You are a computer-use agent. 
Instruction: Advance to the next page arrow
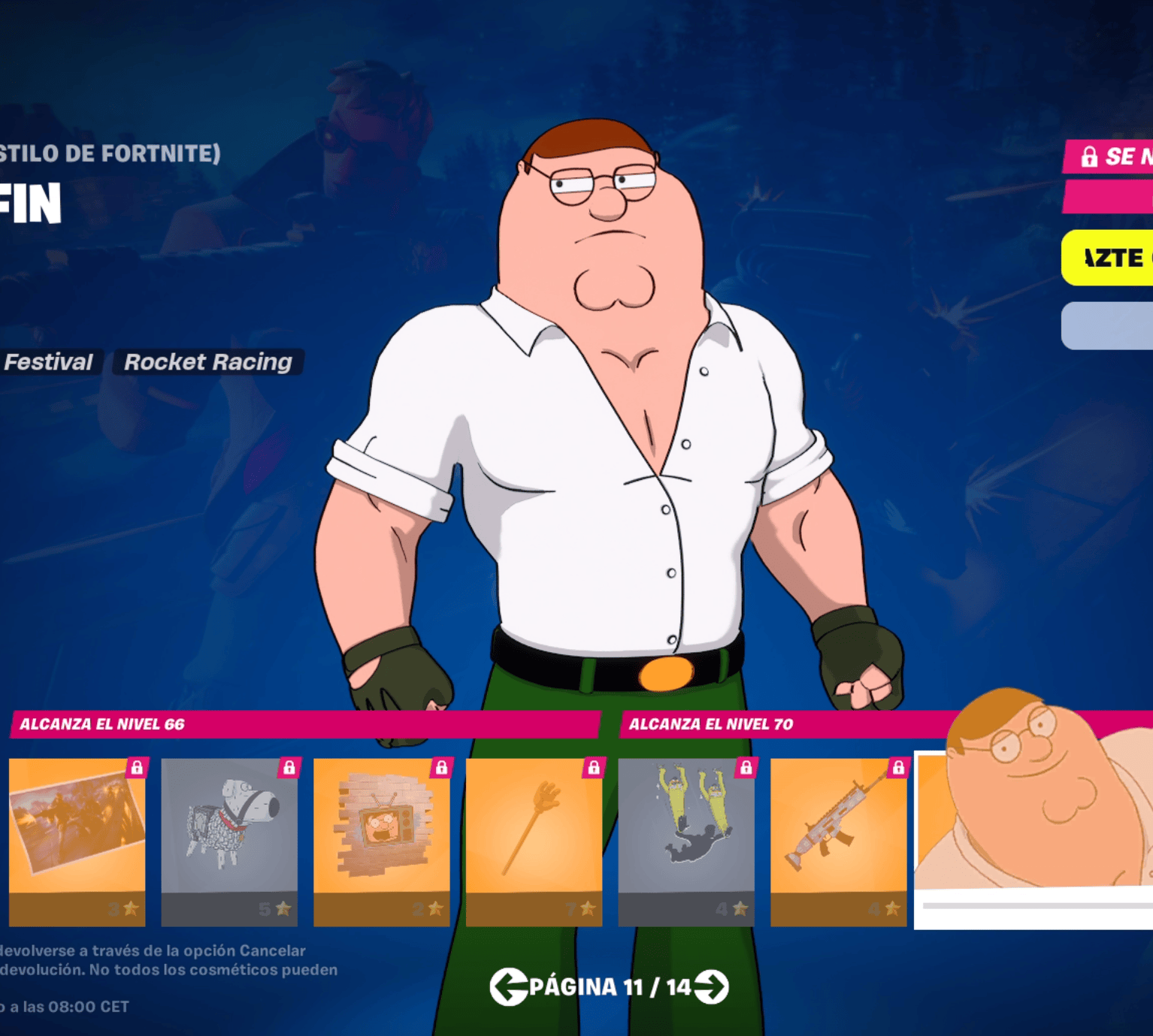point(711,986)
